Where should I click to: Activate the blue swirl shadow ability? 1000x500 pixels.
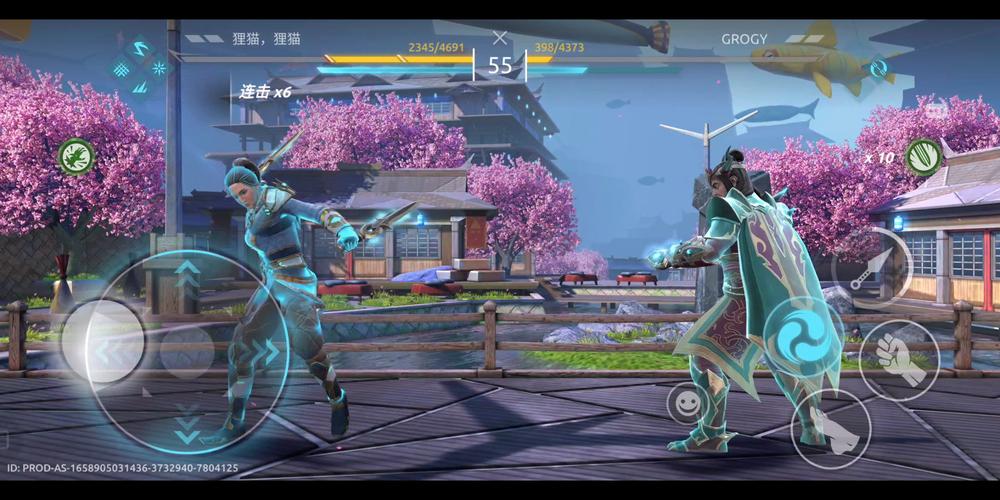tap(801, 334)
